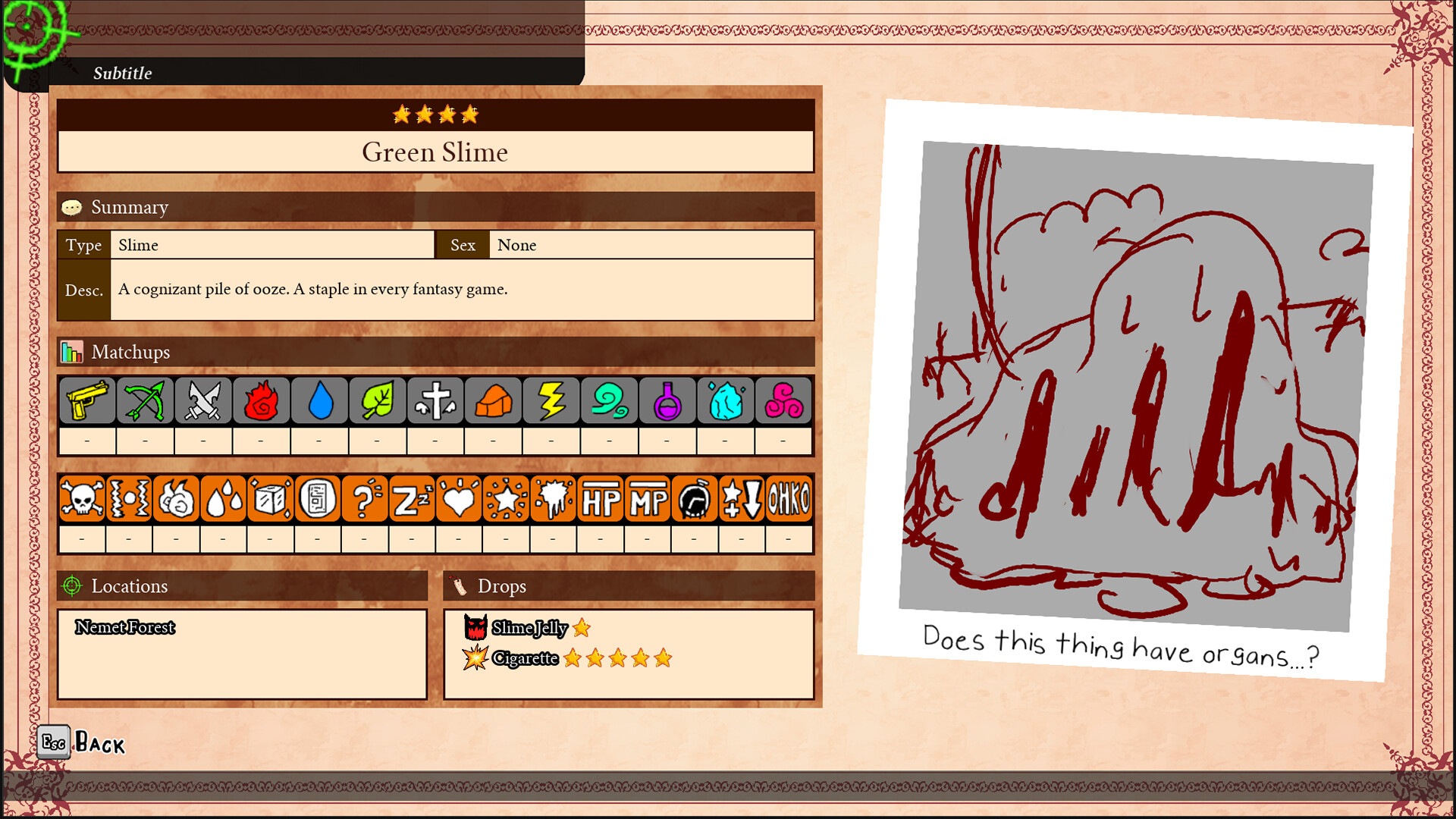
Task: Select the skull poison status icon
Action: pyautogui.click(x=82, y=498)
